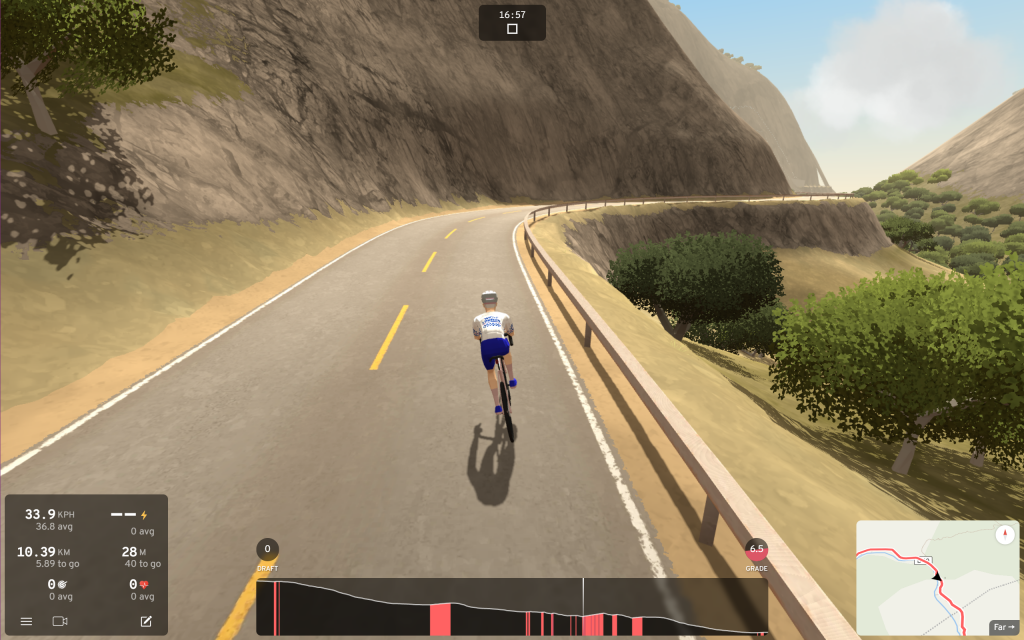The height and width of the screenshot is (640, 1024).
Task: Stop the ride with the square button
Action: click(512, 29)
